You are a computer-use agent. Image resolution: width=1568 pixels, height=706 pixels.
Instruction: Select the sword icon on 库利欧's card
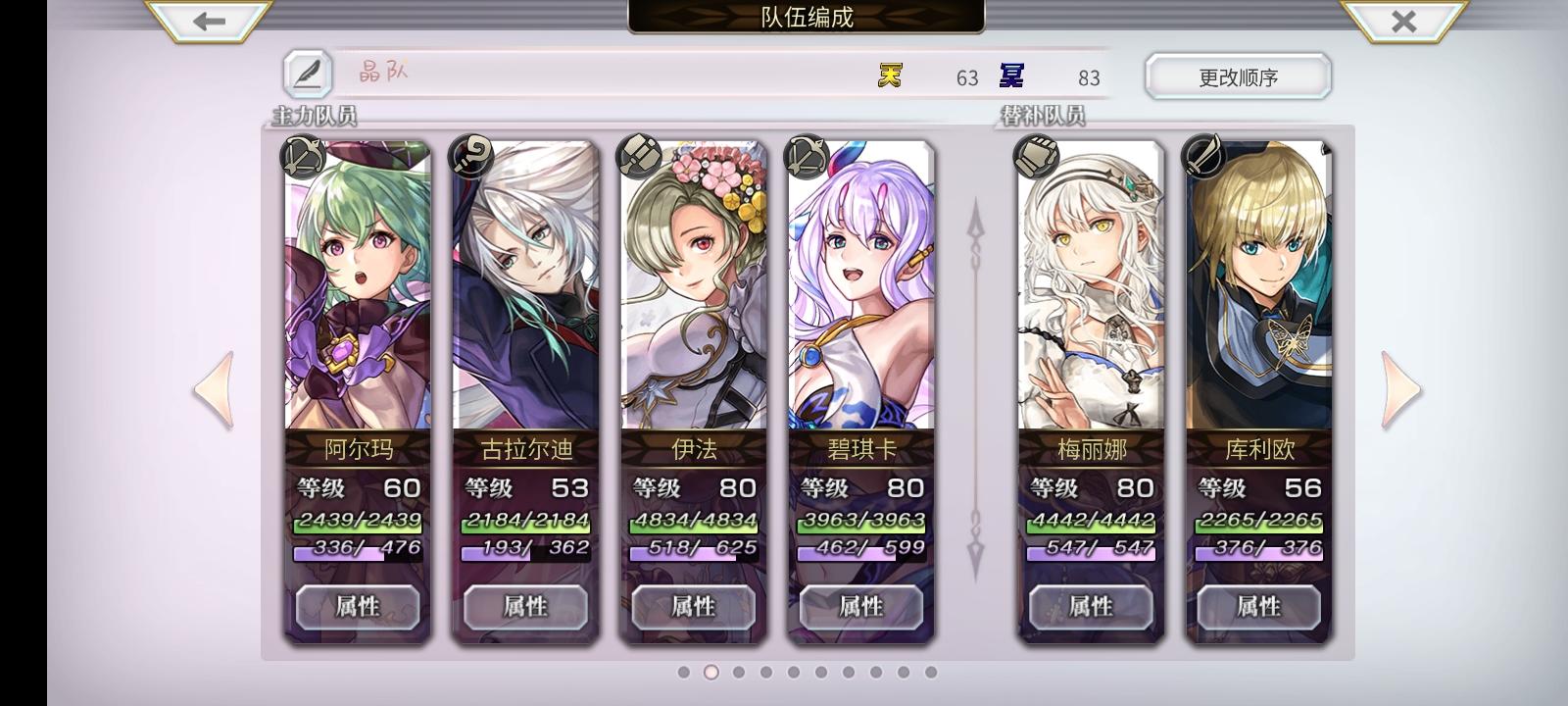point(1205,157)
